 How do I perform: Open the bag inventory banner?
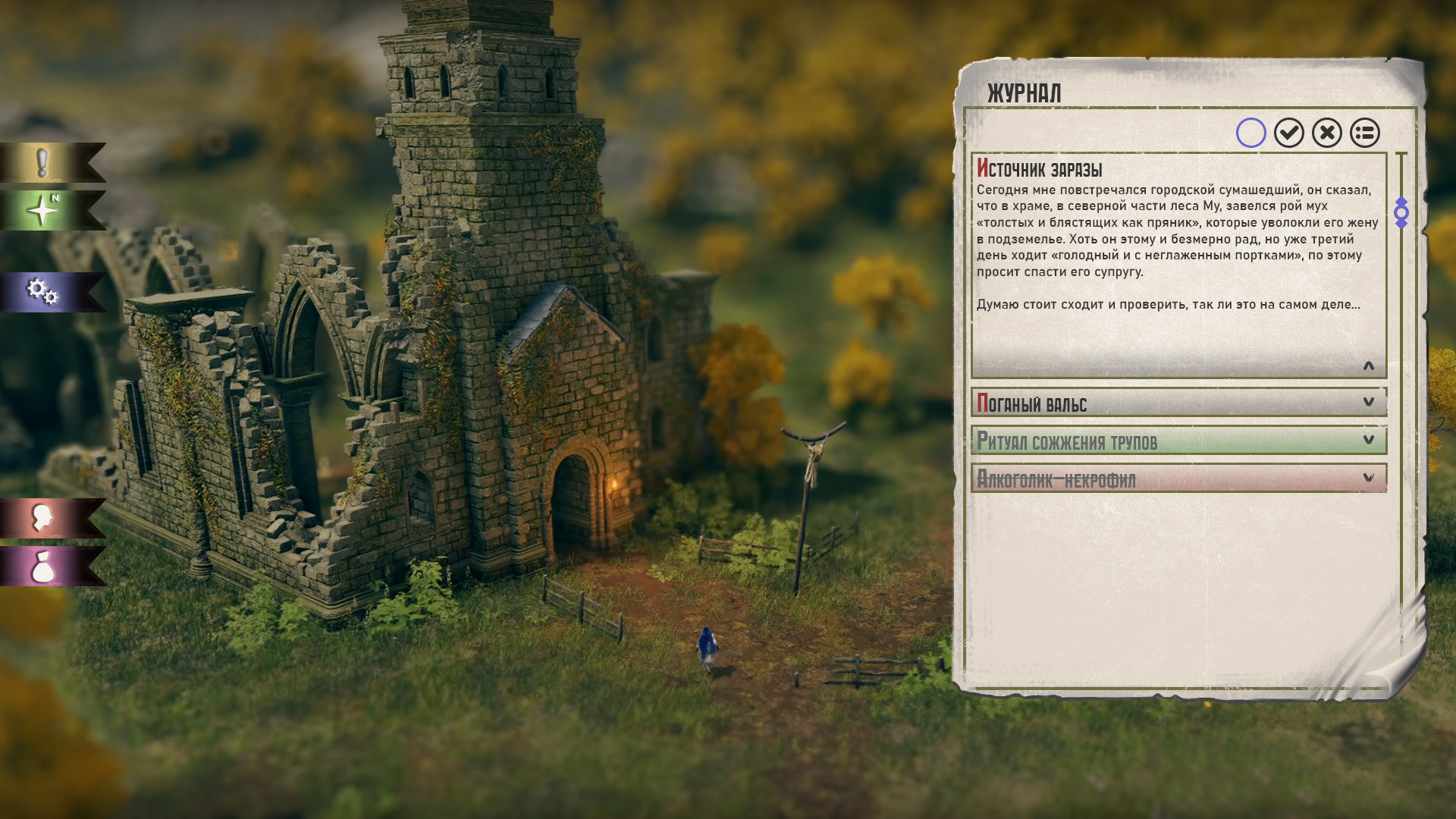pos(44,566)
